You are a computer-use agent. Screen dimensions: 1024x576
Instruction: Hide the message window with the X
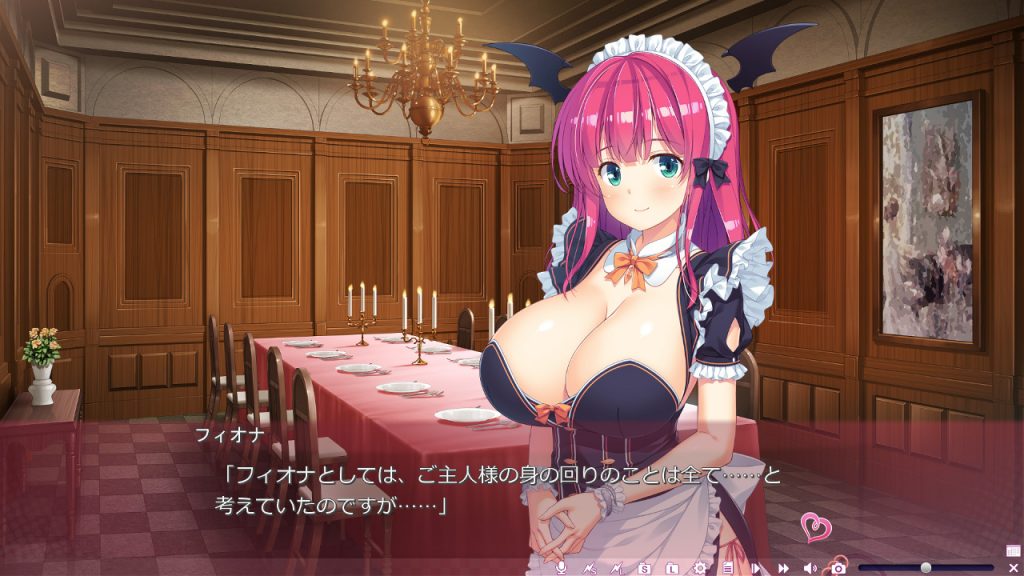tap(1013, 568)
